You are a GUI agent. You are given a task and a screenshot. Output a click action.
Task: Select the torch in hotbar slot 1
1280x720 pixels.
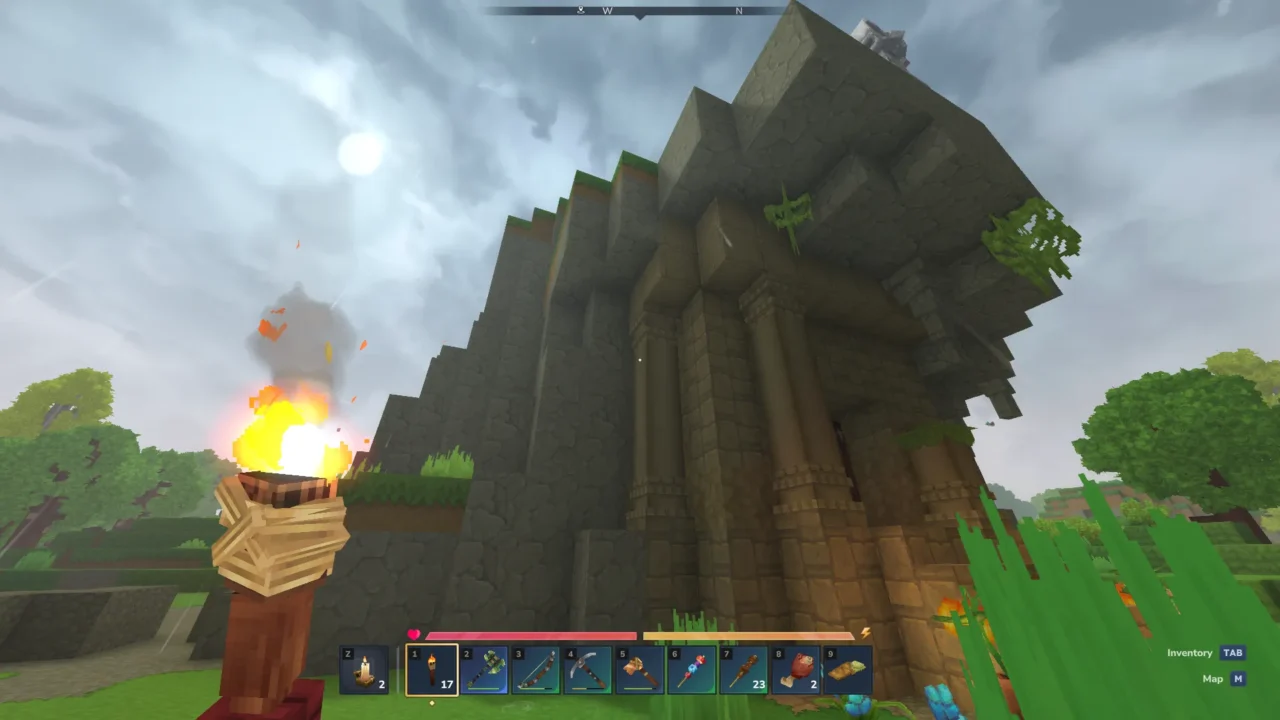pos(432,669)
